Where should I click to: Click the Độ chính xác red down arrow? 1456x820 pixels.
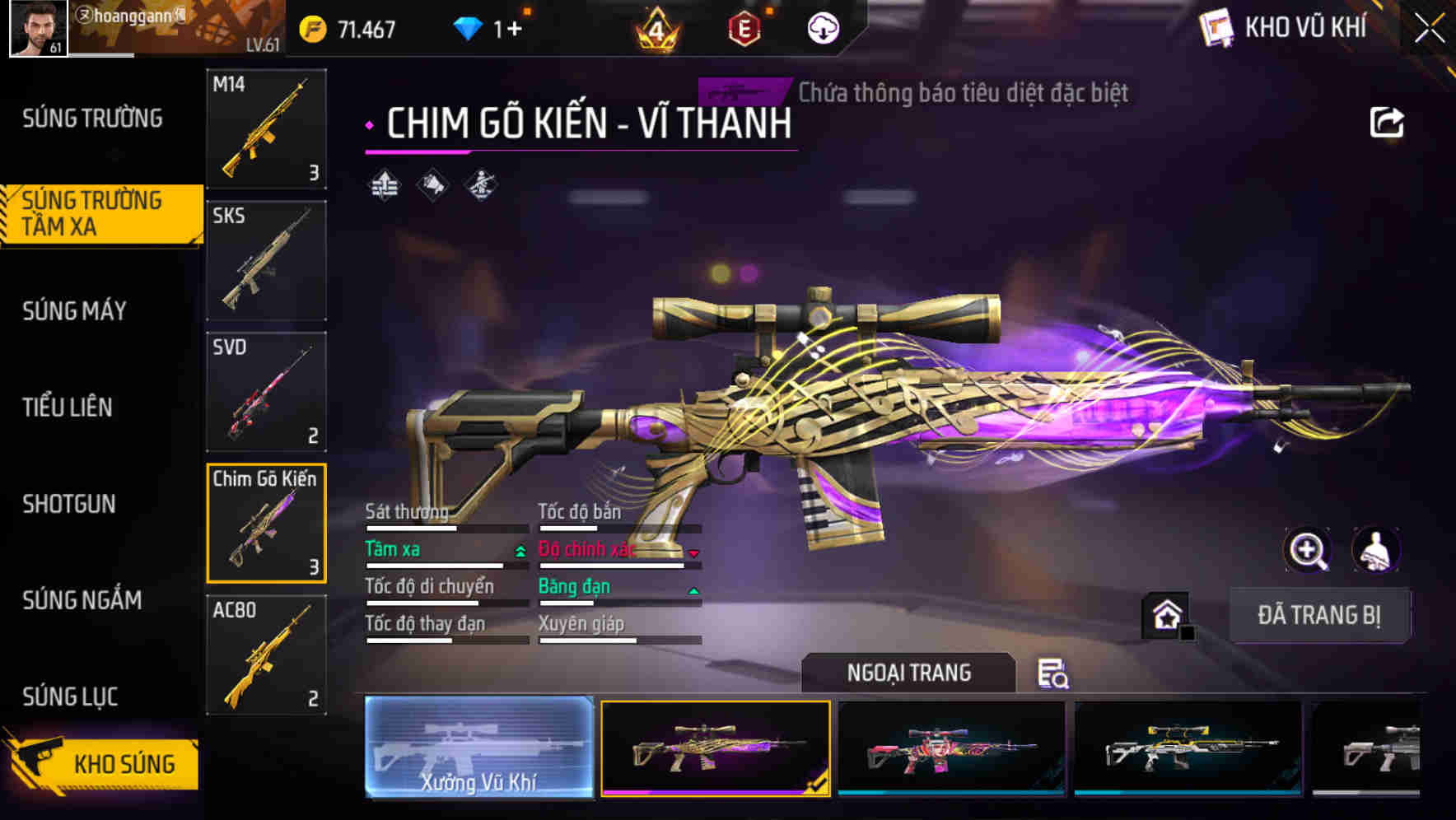[694, 553]
